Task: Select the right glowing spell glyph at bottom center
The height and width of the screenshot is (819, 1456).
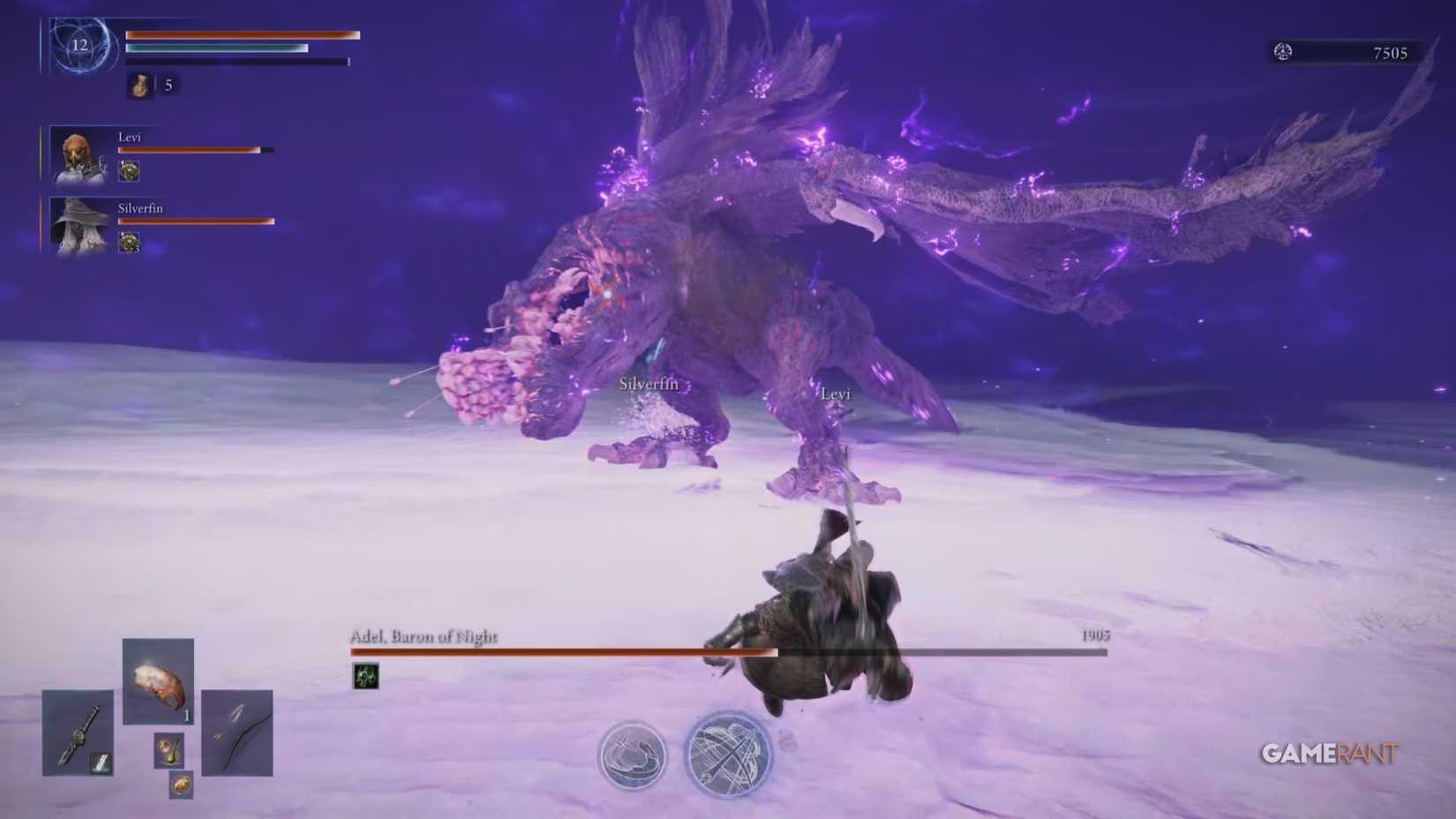Action: click(724, 753)
